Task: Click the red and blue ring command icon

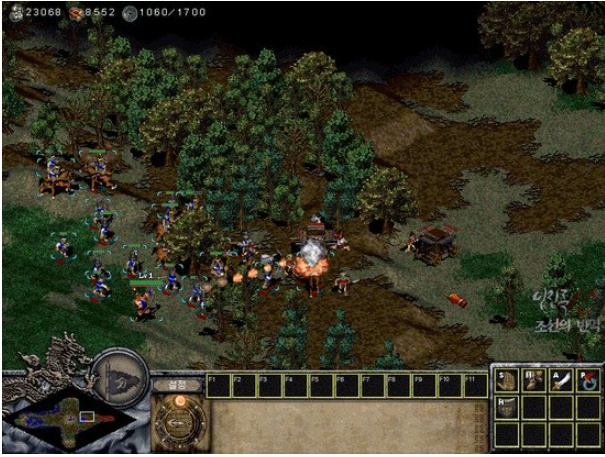Action: (587, 380)
